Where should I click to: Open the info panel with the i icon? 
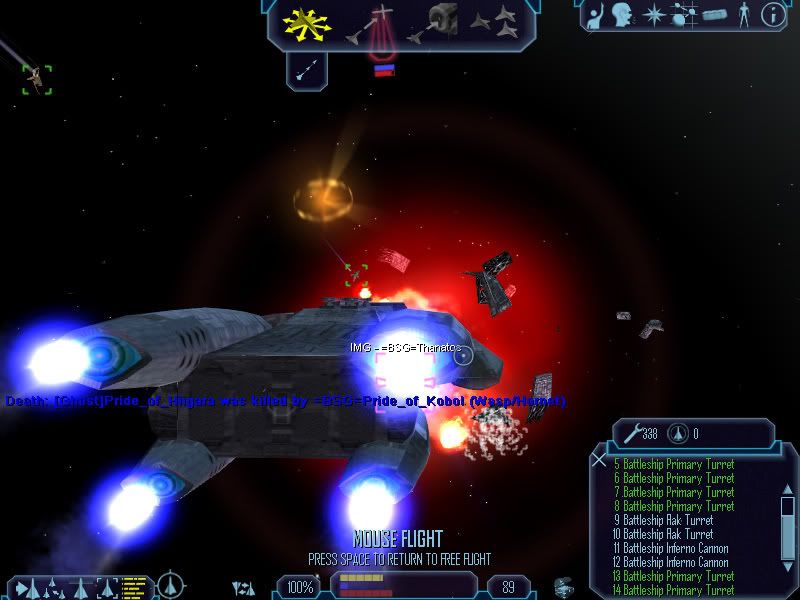pyautogui.click(x=772, y=15)
